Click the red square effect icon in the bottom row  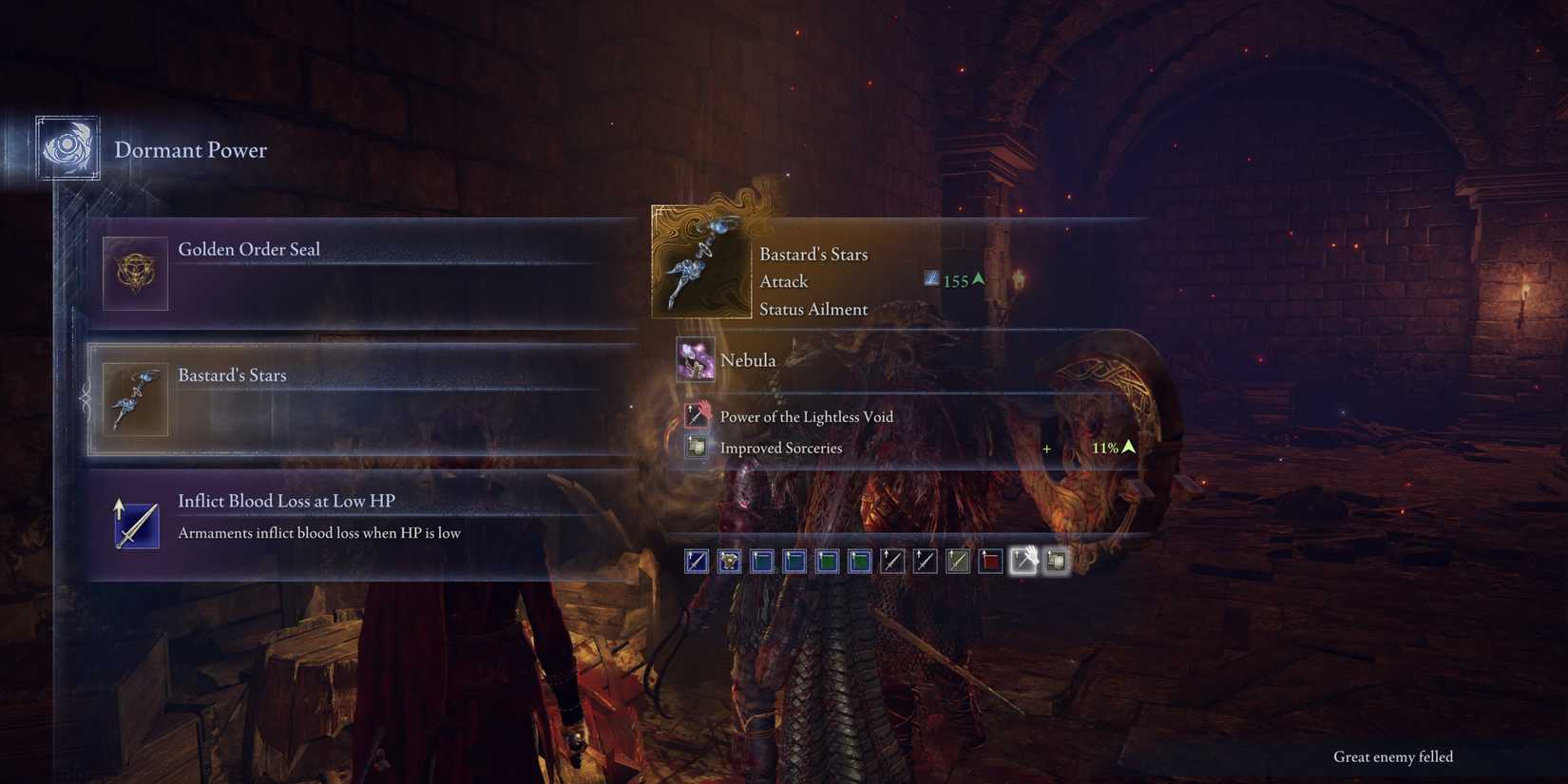click(988, 561)
